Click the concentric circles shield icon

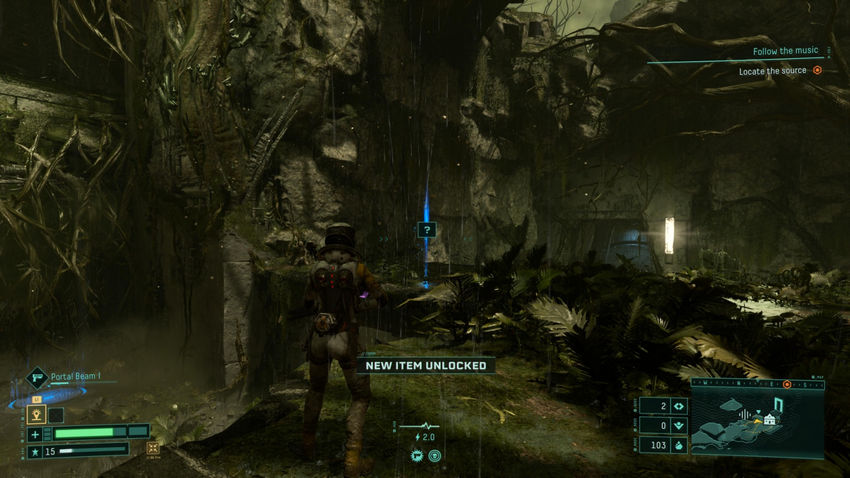(x=435, y=456)
